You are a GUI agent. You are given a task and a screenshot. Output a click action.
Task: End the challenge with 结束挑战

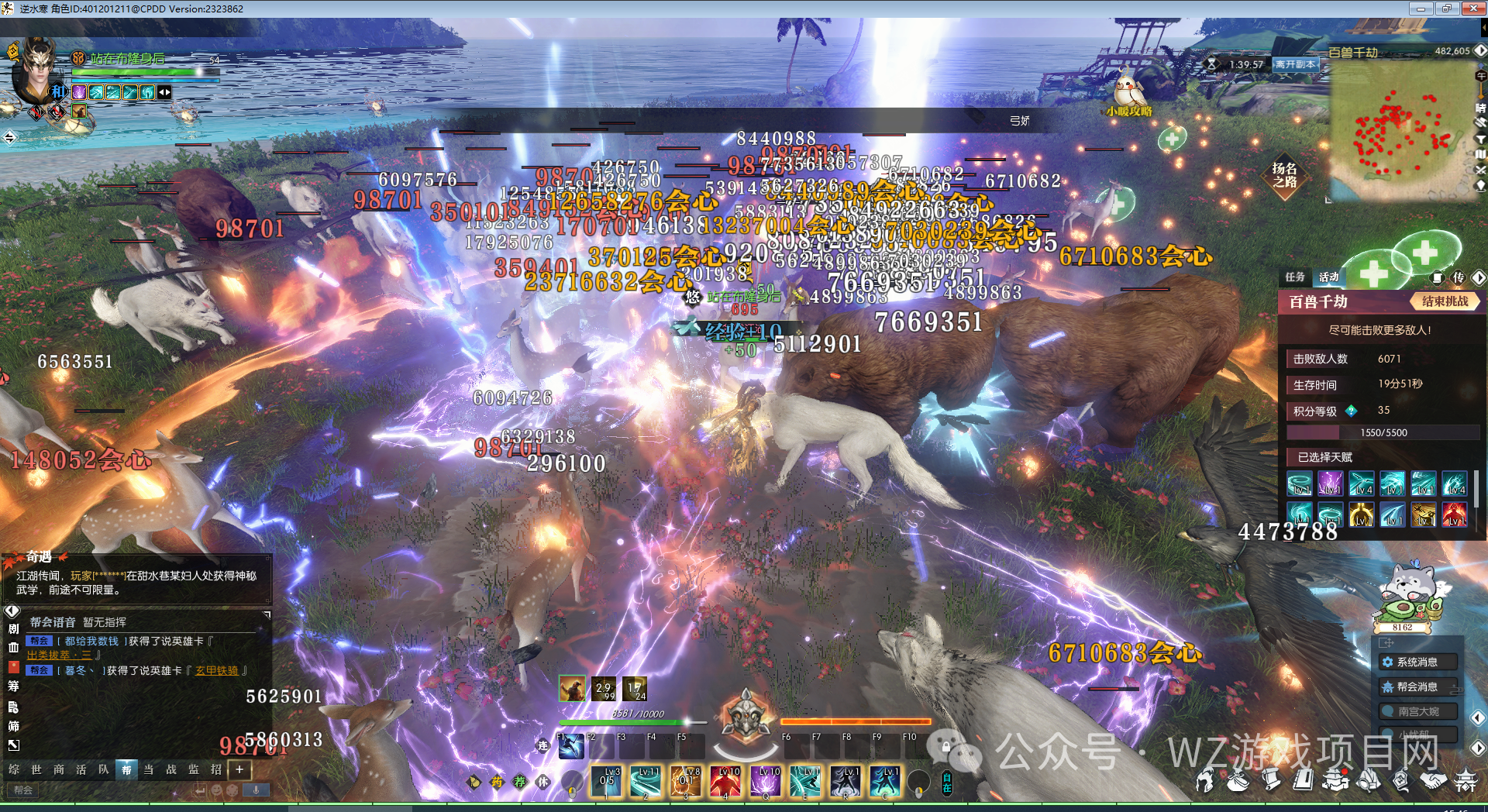pyautogui.click(x=1445, y=301)
